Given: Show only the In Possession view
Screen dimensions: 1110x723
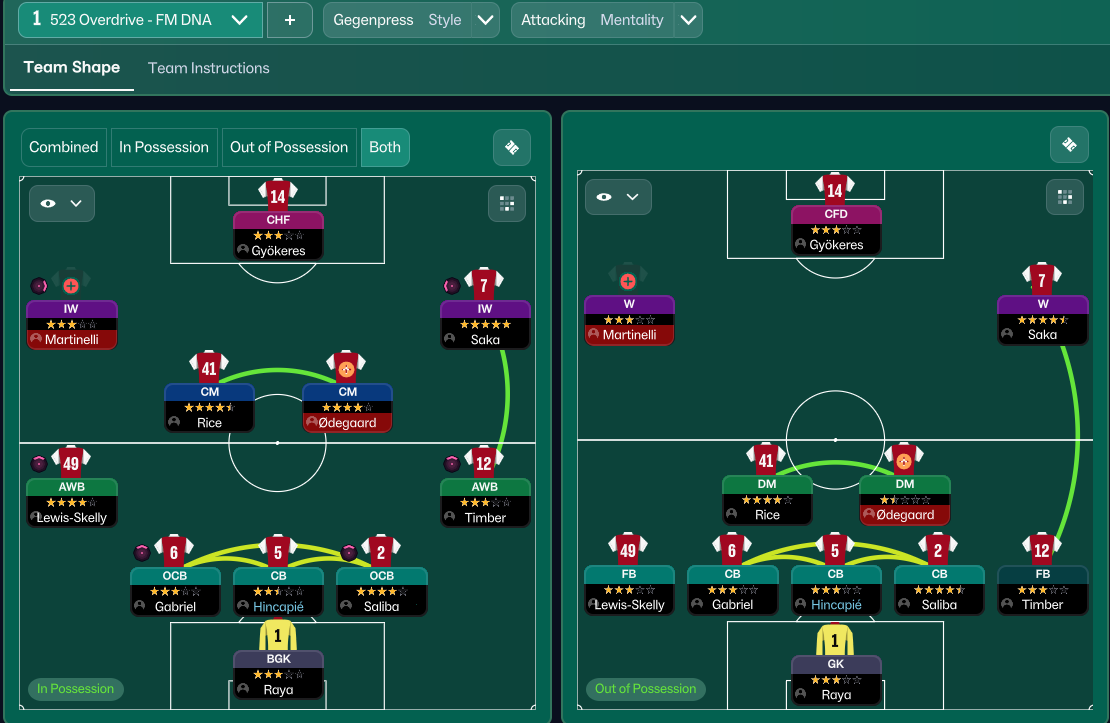Looking at the screenshot, I should [164, 147].
